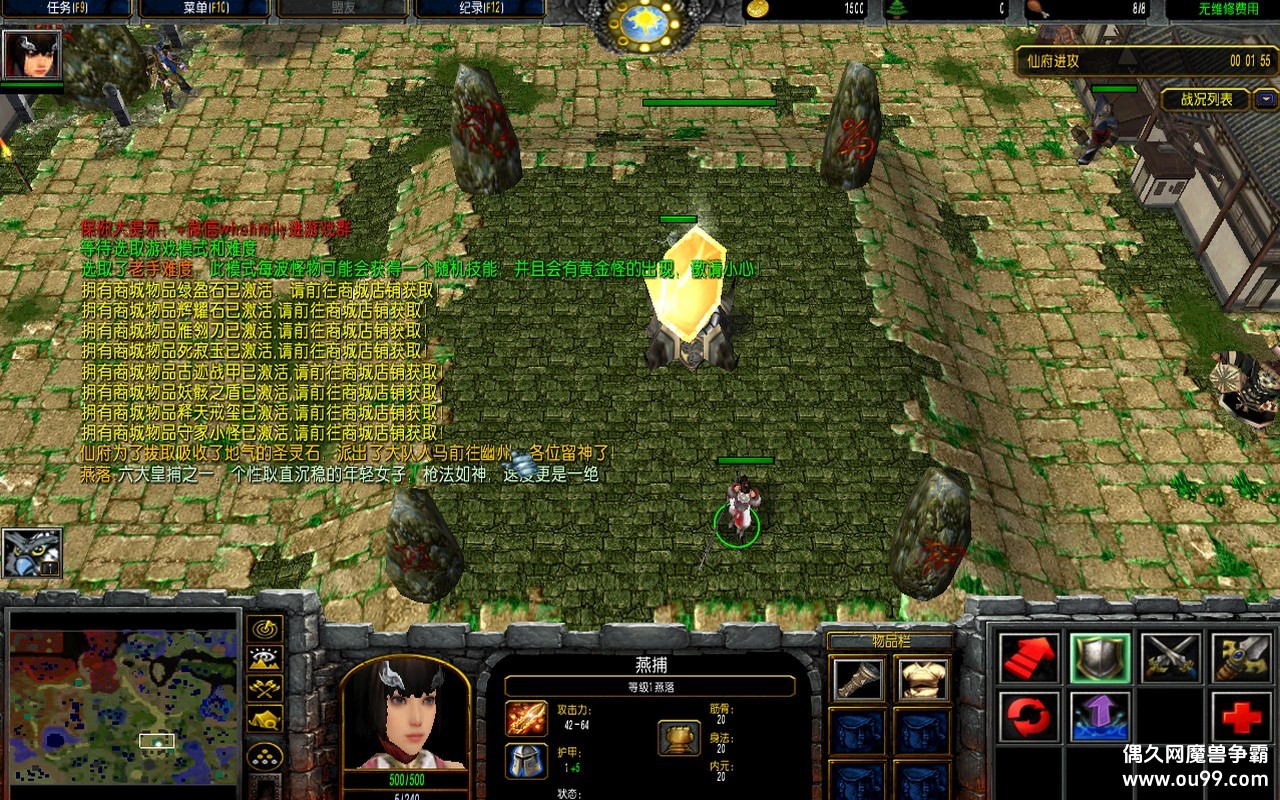The image size is (1280, 800).
Task: Activate the red circular Patrol command
Action: pyautogui.click(x=1029, y=717)
